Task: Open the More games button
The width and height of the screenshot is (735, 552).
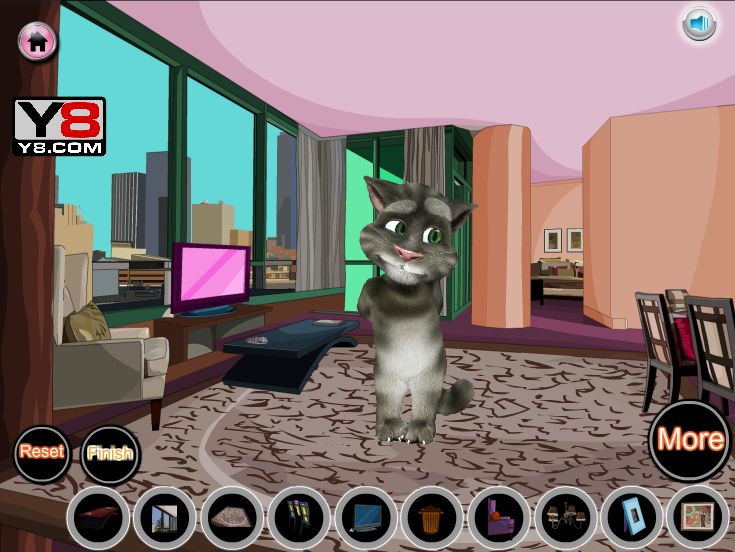Action: 690,439
